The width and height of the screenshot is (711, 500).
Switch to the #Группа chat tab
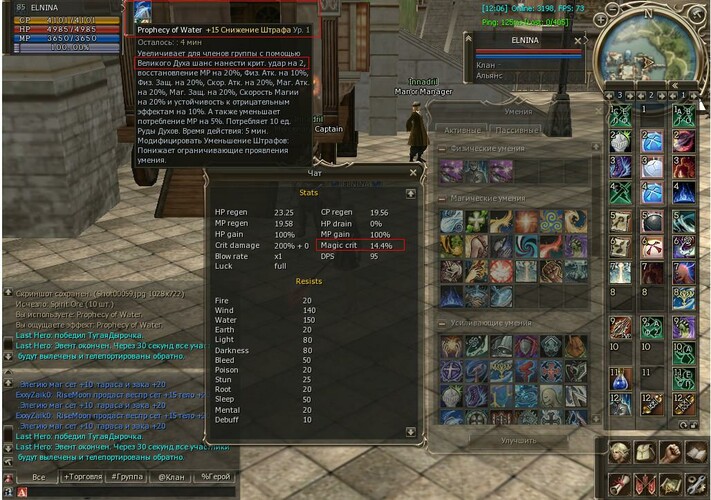coord(127,478)
